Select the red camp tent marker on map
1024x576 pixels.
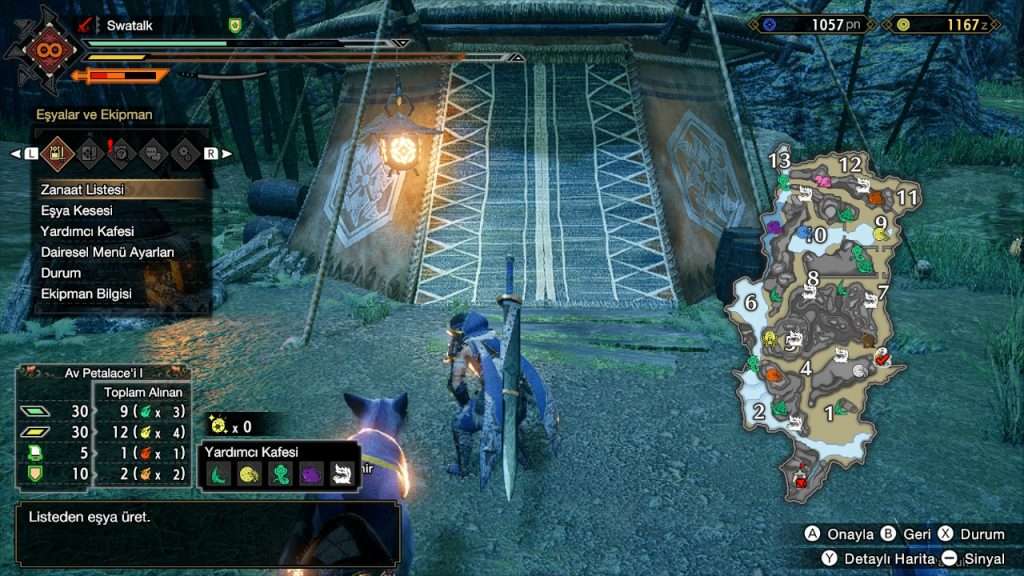pyautogui.click(x=800, y=482)
